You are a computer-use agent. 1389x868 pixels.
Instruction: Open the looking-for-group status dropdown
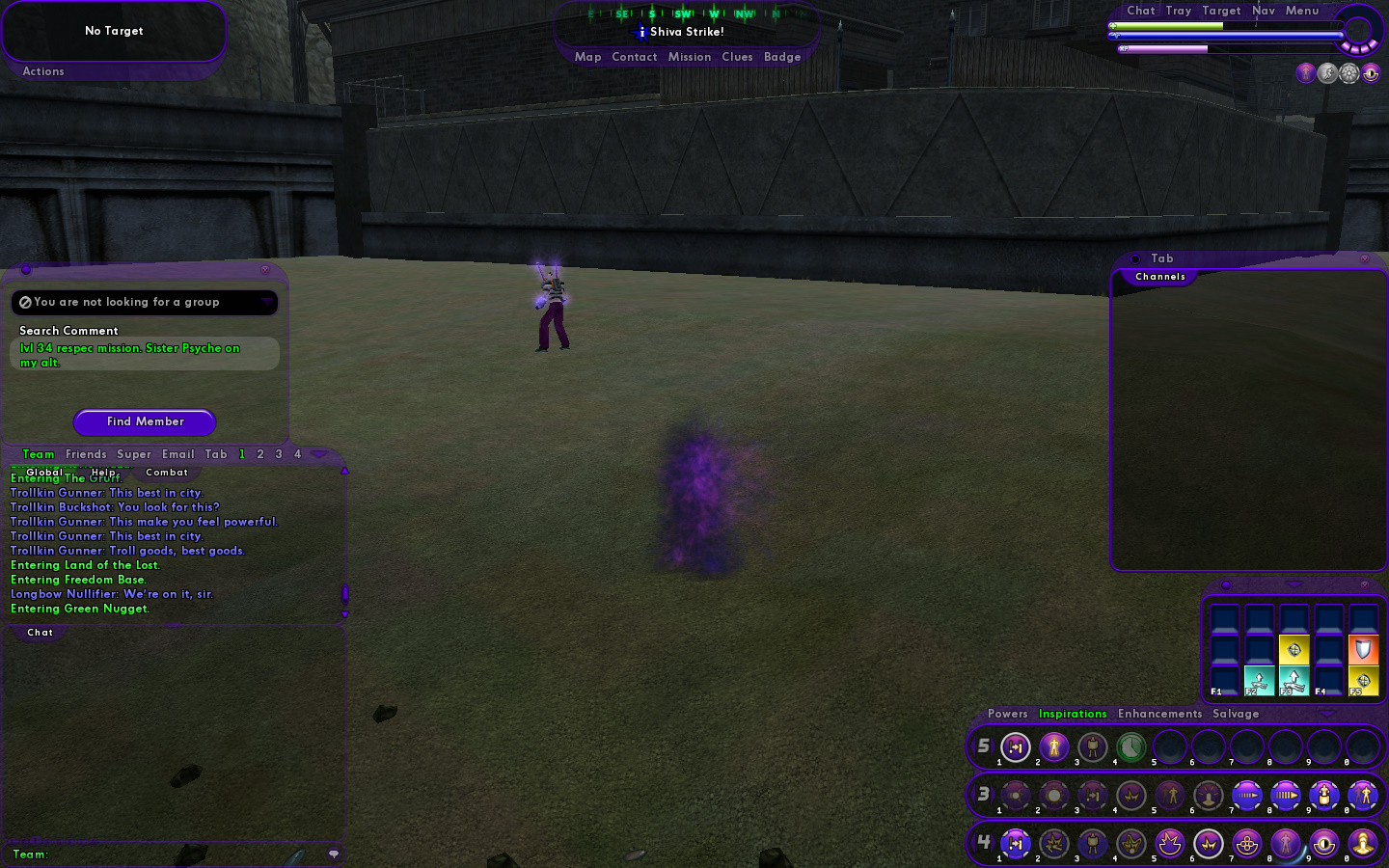point(266,302)
